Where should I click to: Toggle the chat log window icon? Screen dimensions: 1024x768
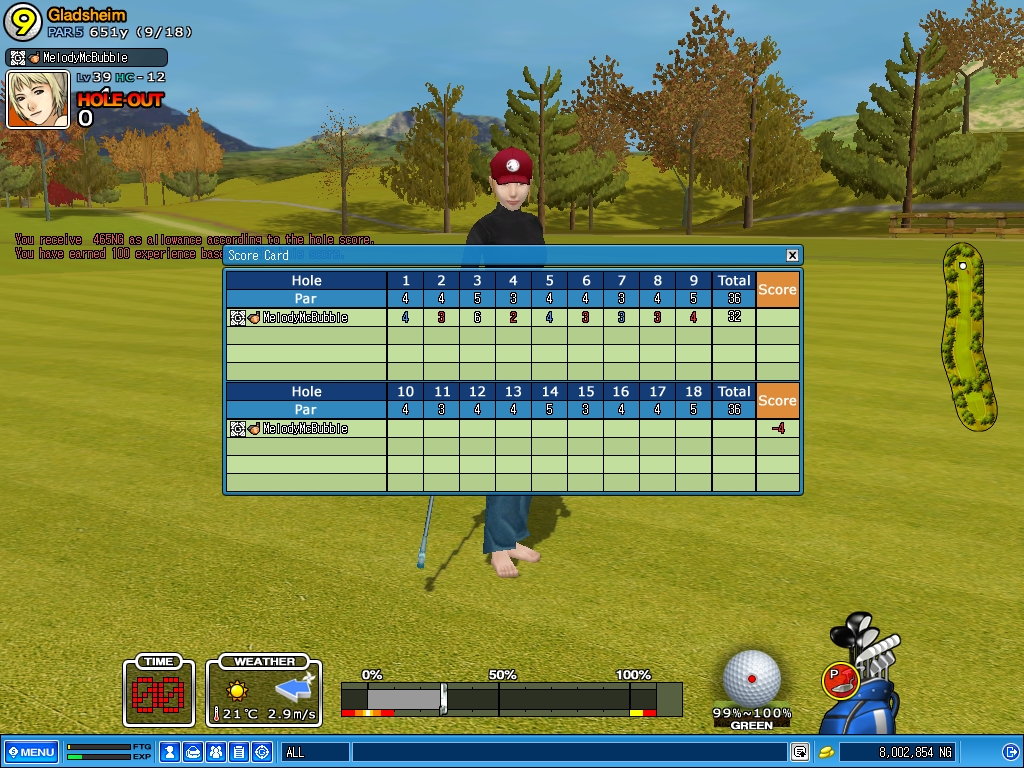[x=800, y=752]
